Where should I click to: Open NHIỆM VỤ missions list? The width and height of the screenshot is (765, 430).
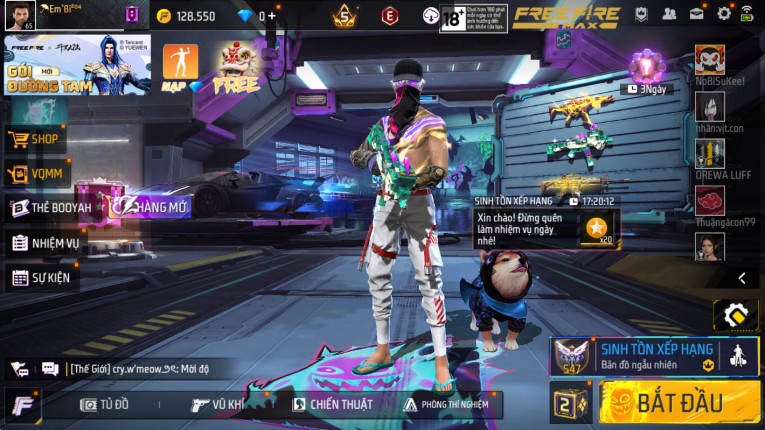click(x=46, y=243)
